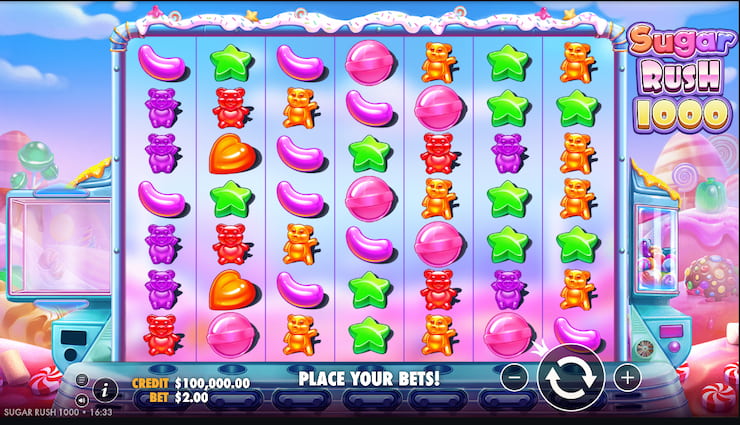Open the game info with the 'i' button
This screenshot has width=740, height=425.
tap(104, 389)
